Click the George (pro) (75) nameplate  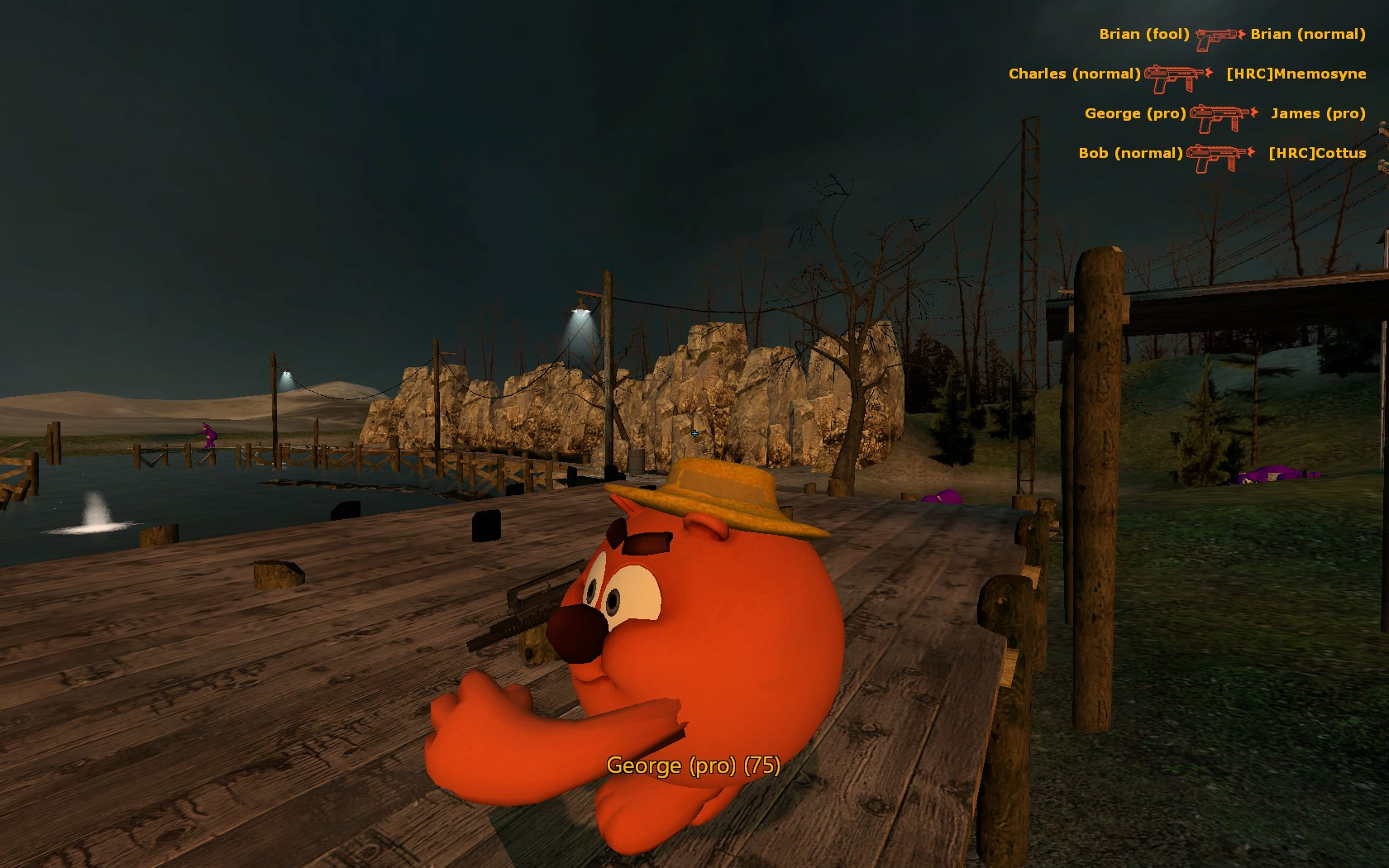coord(693,767)
